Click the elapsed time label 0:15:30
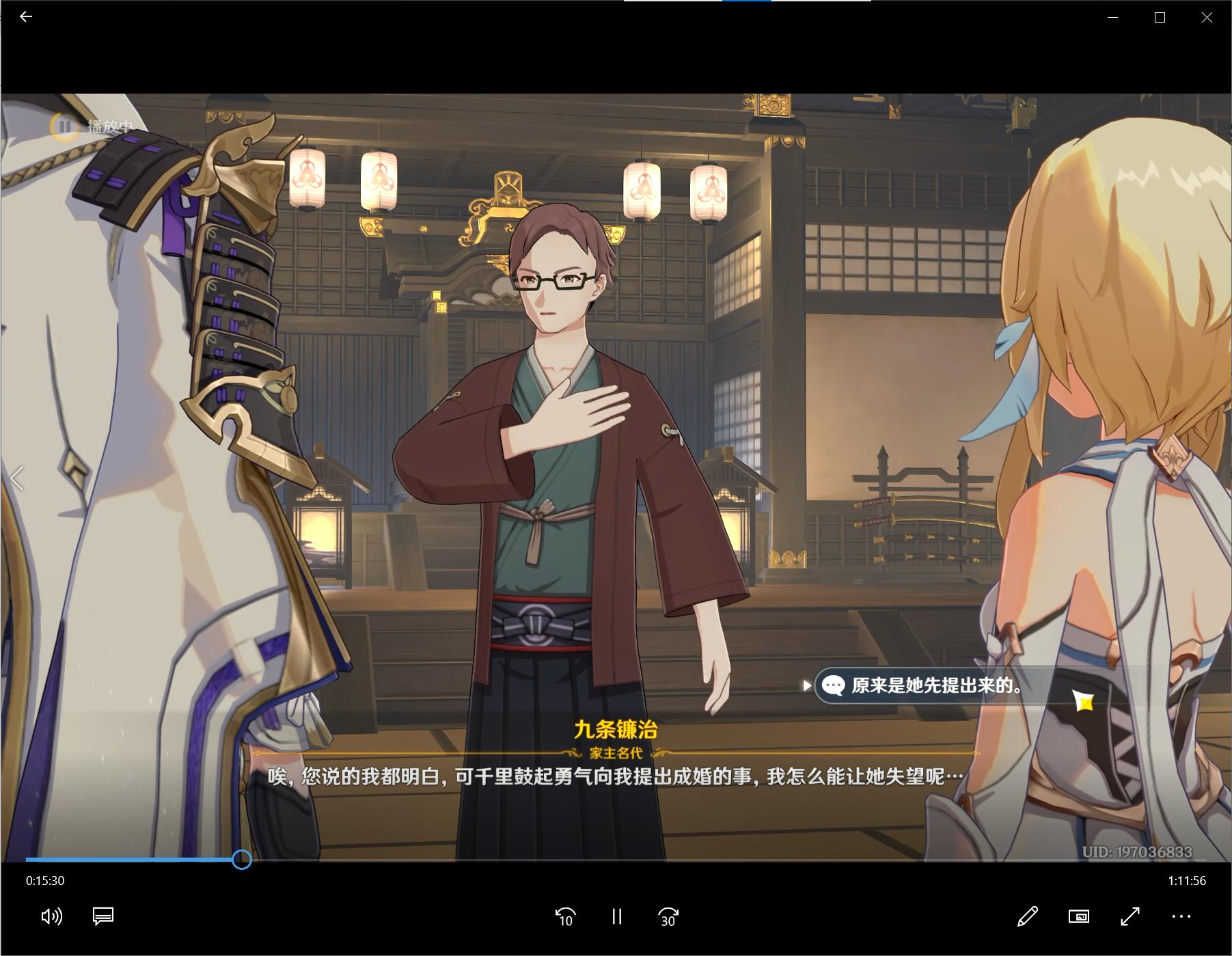This screenshot has height=956, width=1232. point(44,881)
